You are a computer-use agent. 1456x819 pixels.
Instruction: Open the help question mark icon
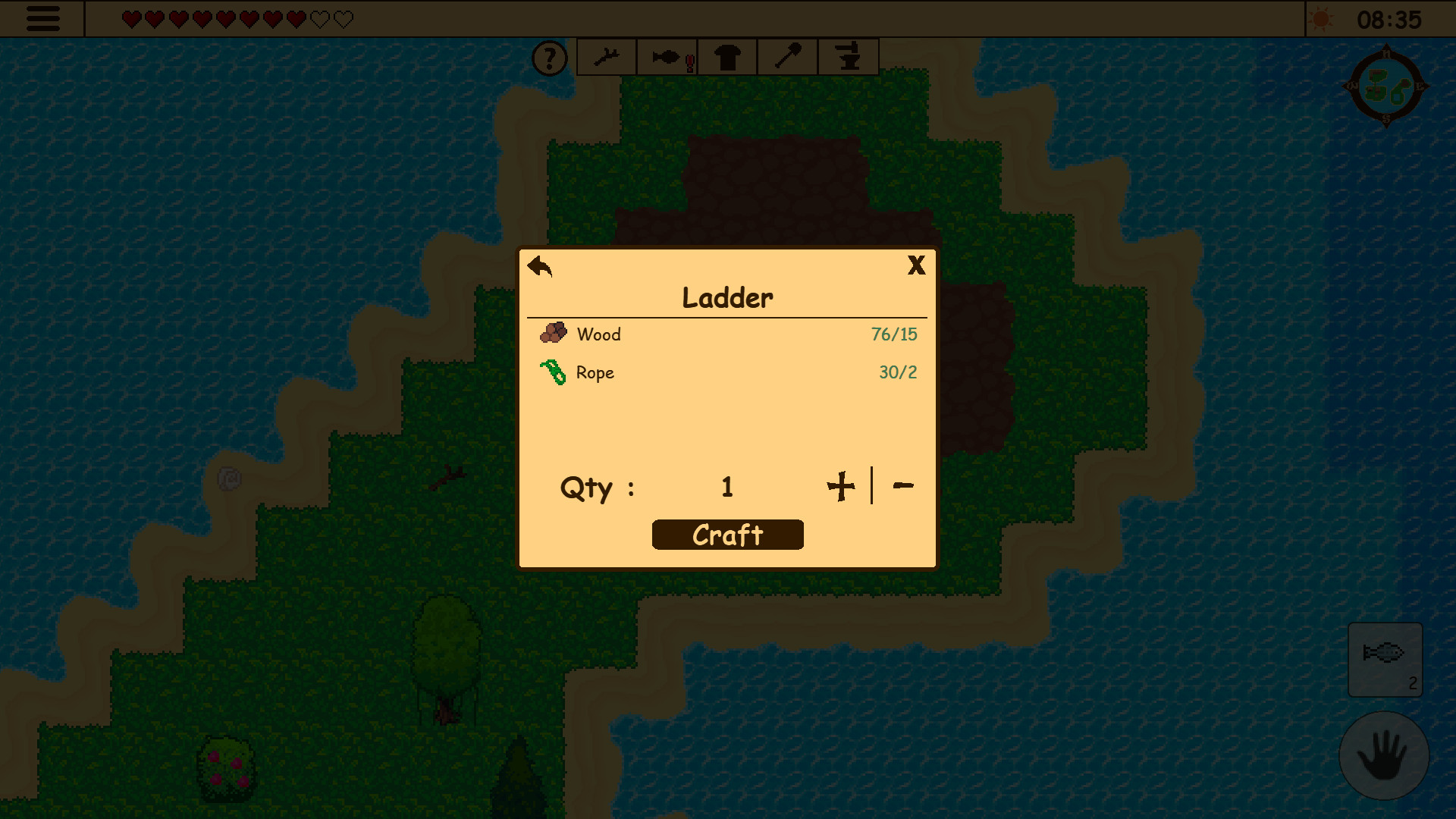tap(550, 57)
